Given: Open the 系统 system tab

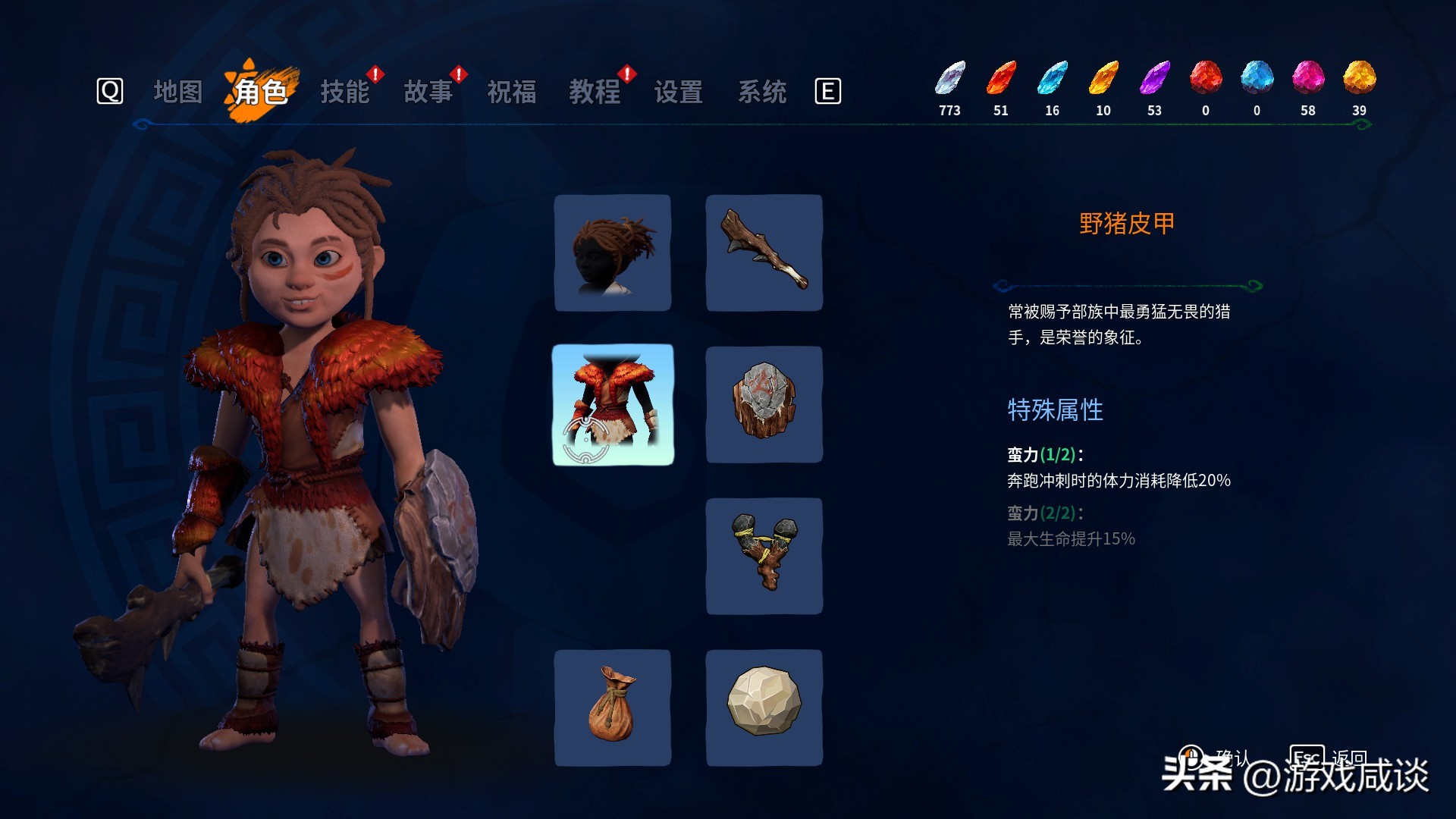Looking at the screenshot, I should tap(762, 91).
